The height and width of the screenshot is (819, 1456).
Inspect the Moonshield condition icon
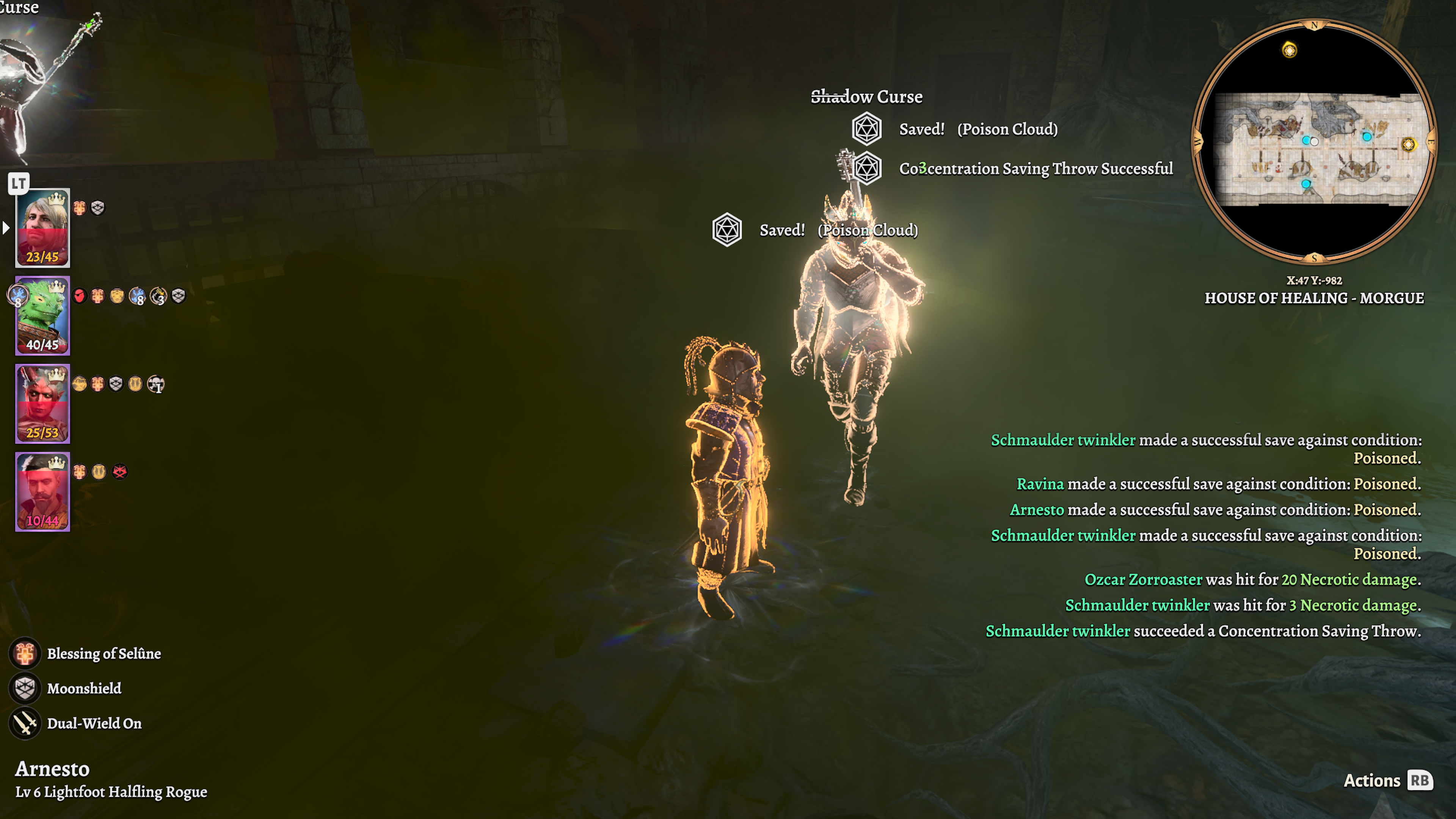coord(25,688)
